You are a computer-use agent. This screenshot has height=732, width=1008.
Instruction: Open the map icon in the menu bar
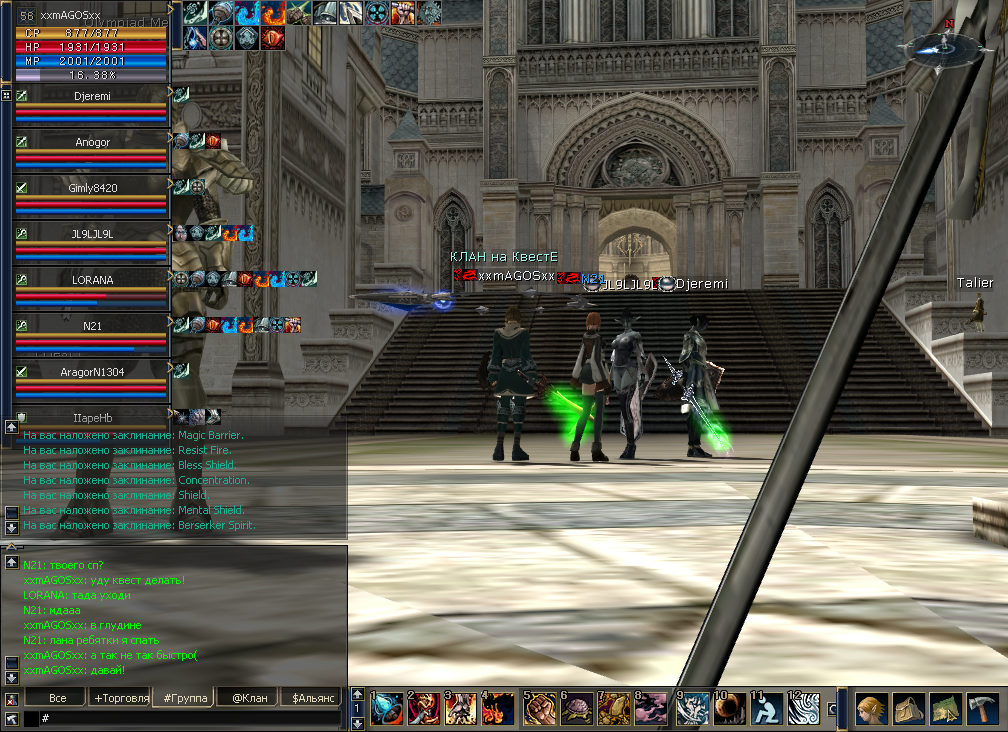(x=946, y=709)
